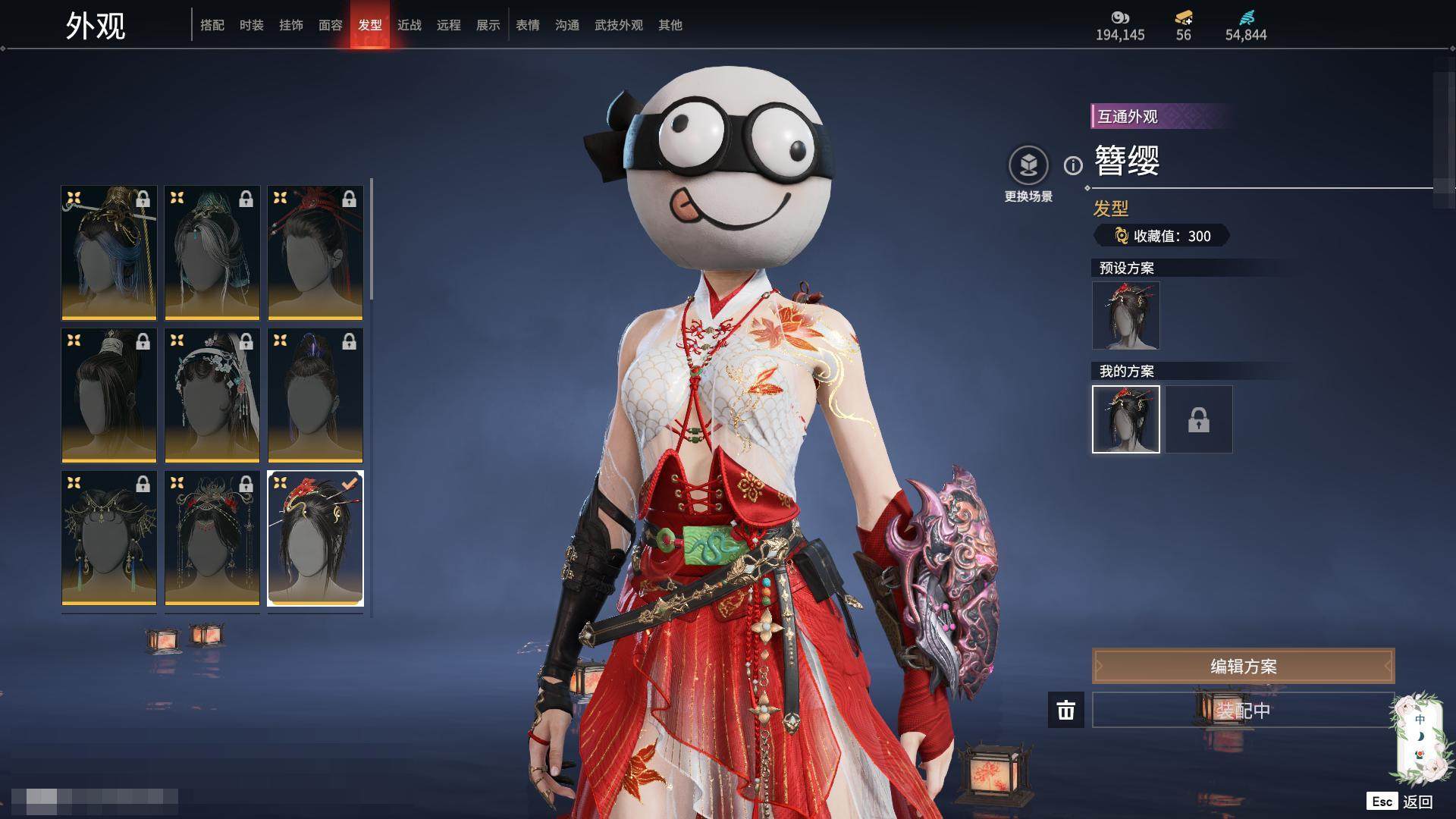1456x819 pixels.
Task: Switch to the 搭配 tab
Action: (x=212, y=25)
